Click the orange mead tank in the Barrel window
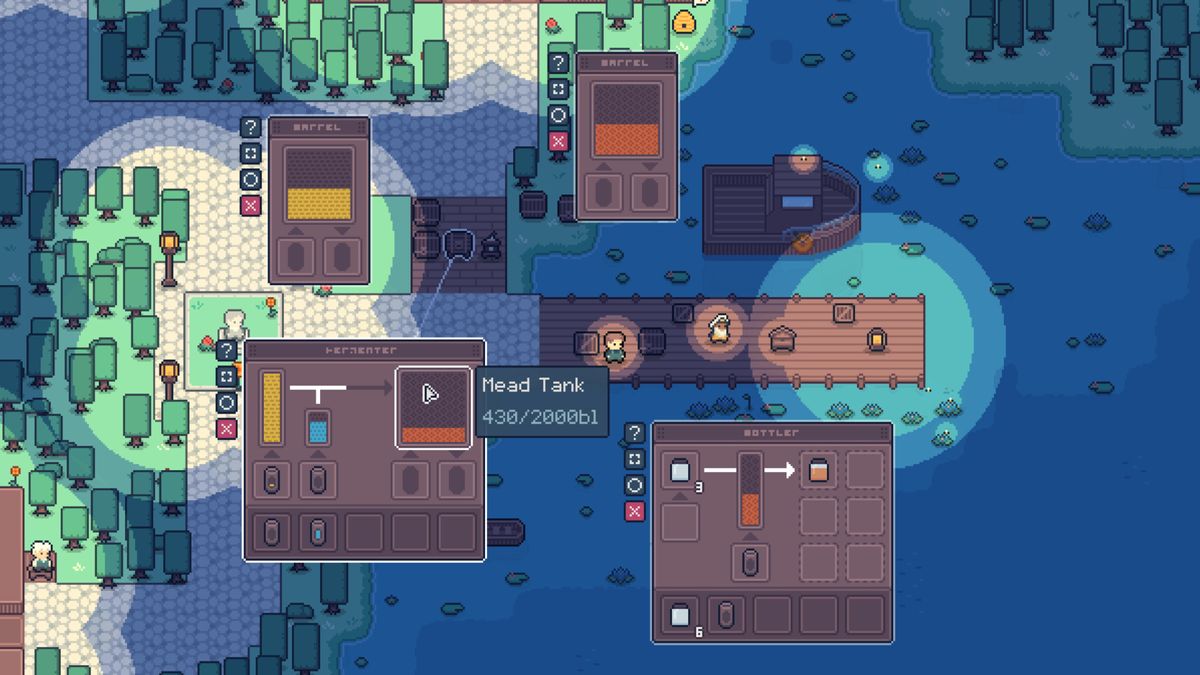 (627, 119)
